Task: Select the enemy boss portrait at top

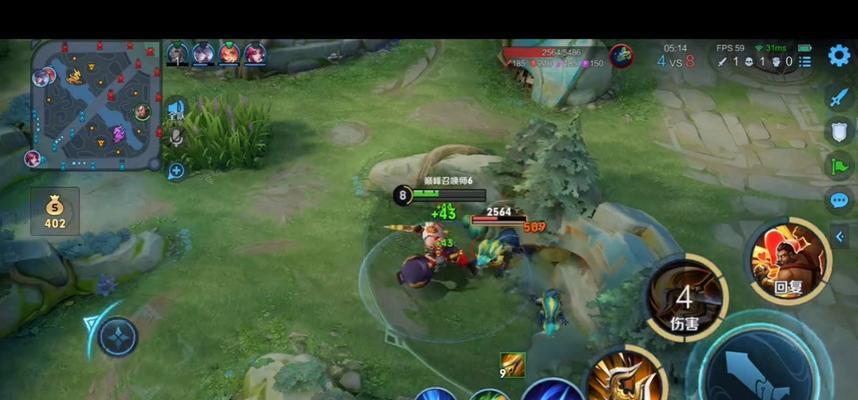Action: click(621, 56)
